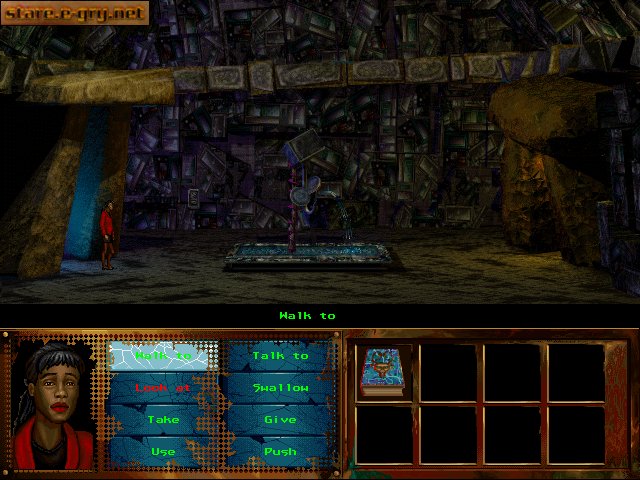Activate the Take verb
This screenshot has width=640, height=480.
click(x=163, y=420)
